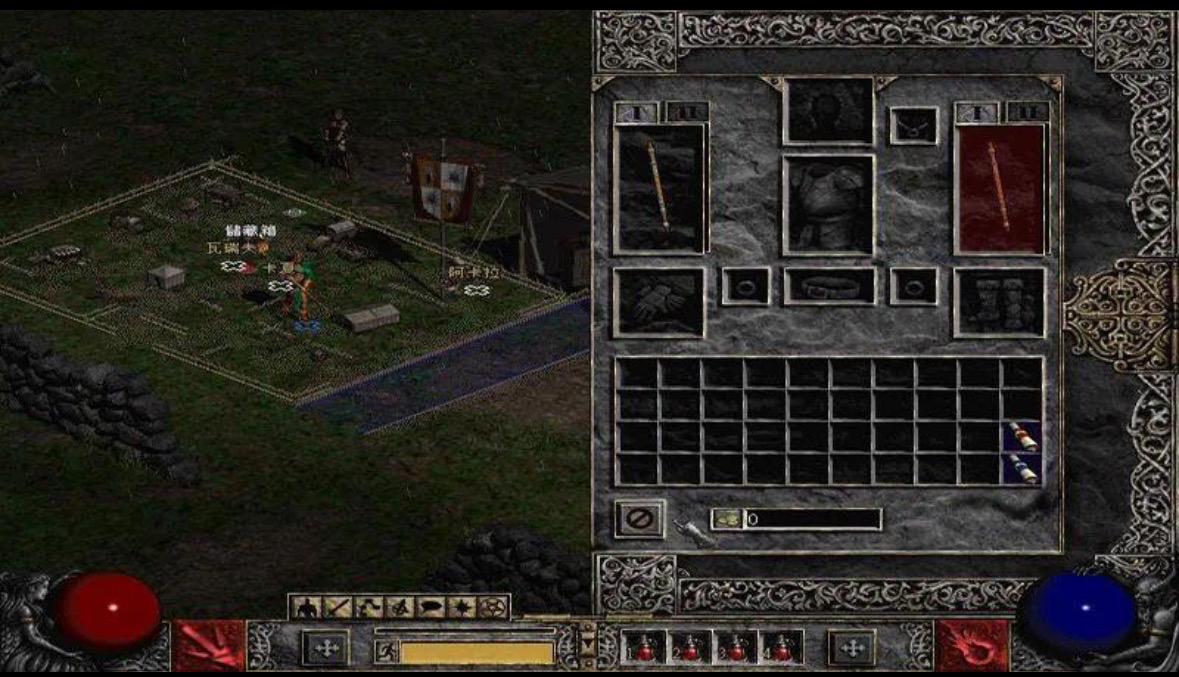Use the potion in belt slot 1
Image resolution: width=1179 pixels, height=677 pixels.
[x=642, y=647]
